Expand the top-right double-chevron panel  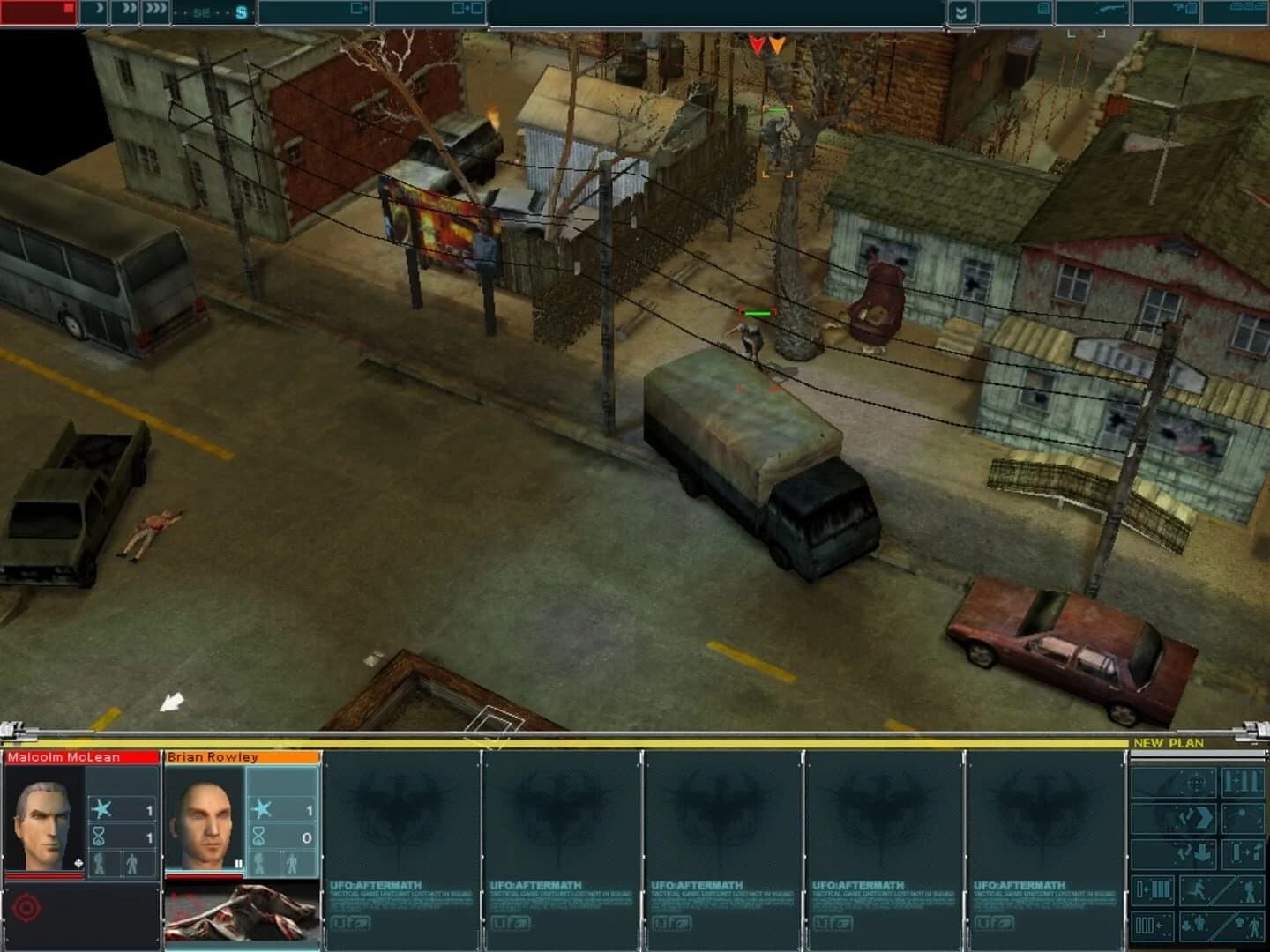(x=961, y=12)
